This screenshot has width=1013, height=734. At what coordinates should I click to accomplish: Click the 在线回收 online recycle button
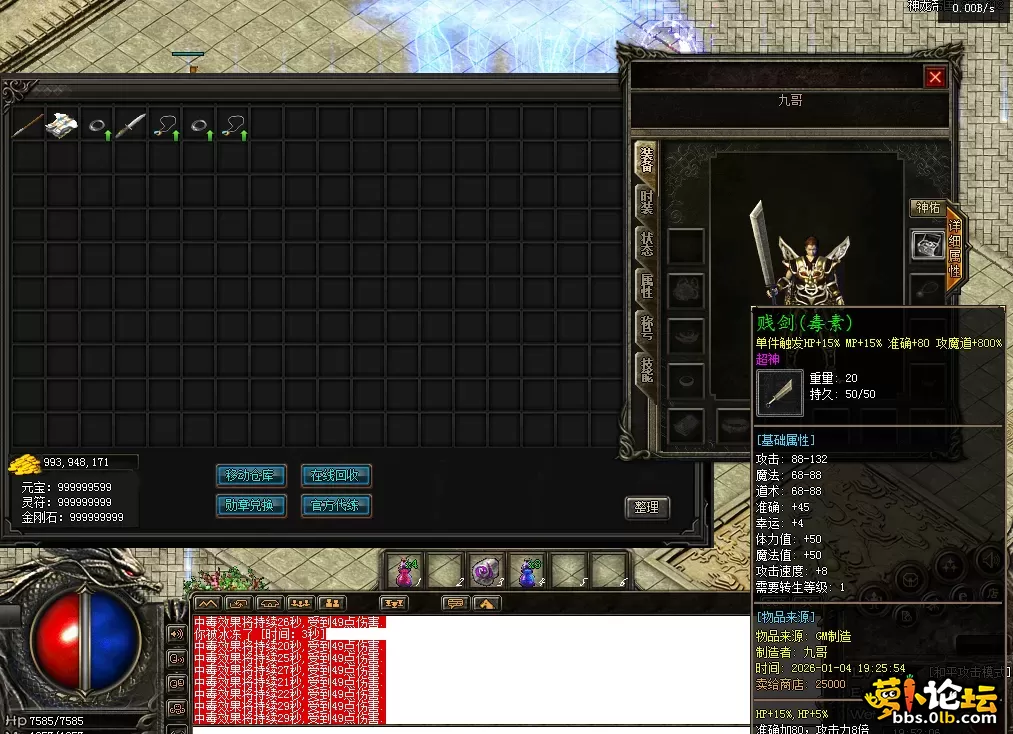336,475
